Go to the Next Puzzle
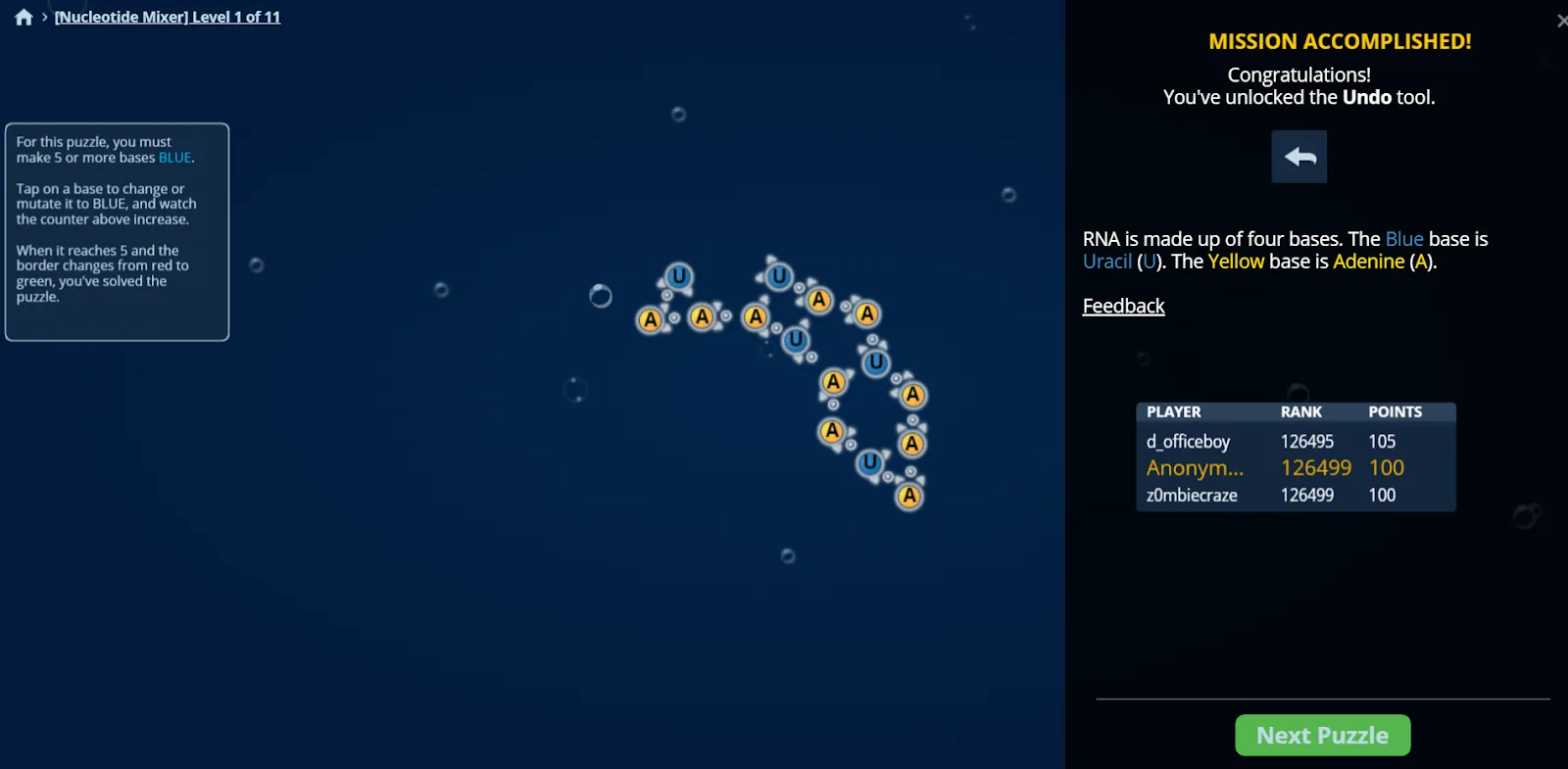 pos(1322,735)
